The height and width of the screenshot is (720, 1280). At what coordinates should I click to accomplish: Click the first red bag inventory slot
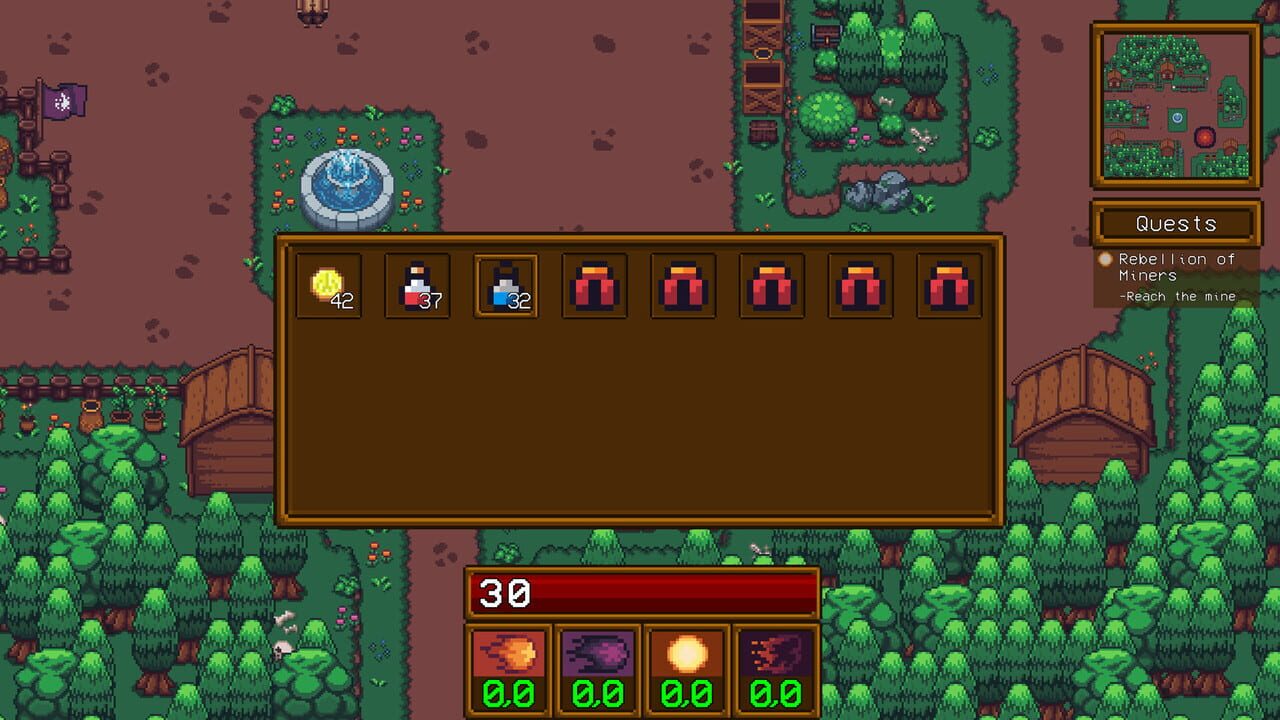click(x=594, y=285)
